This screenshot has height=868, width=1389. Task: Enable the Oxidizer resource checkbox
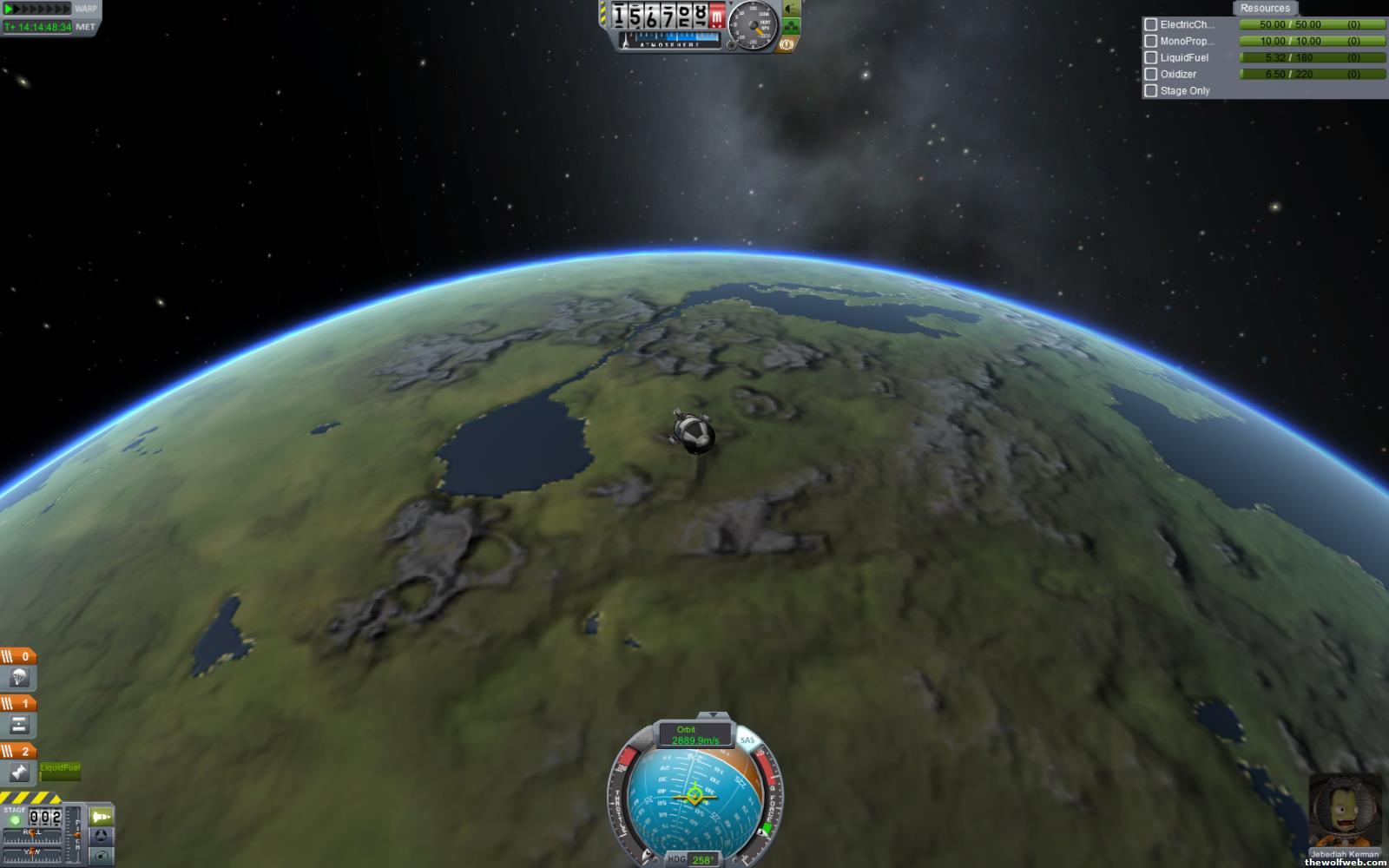click(1151, 75)
